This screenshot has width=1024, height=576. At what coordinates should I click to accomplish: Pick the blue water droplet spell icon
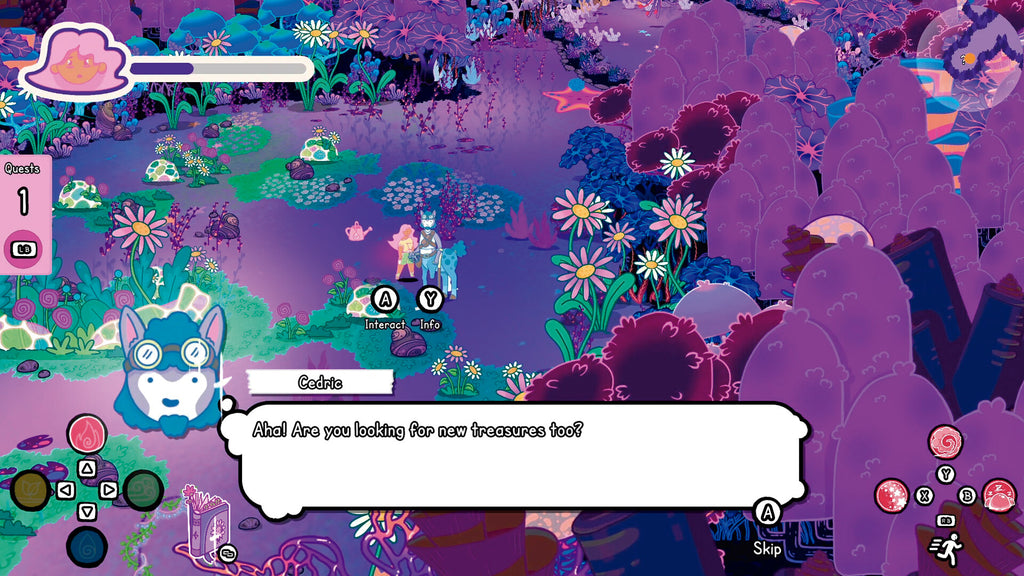pos(87,546)
